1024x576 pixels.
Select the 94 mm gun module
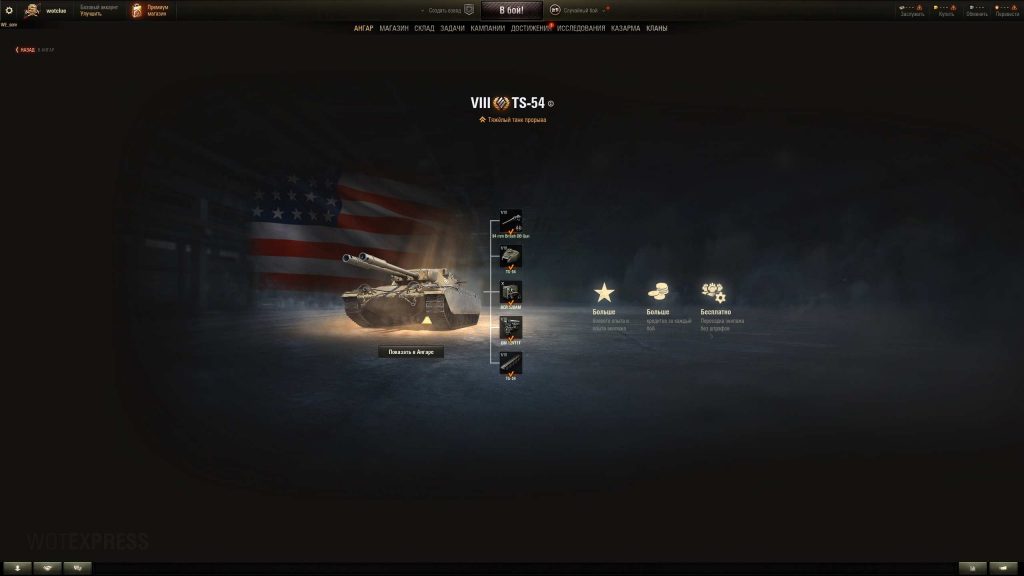click(511, 222)
